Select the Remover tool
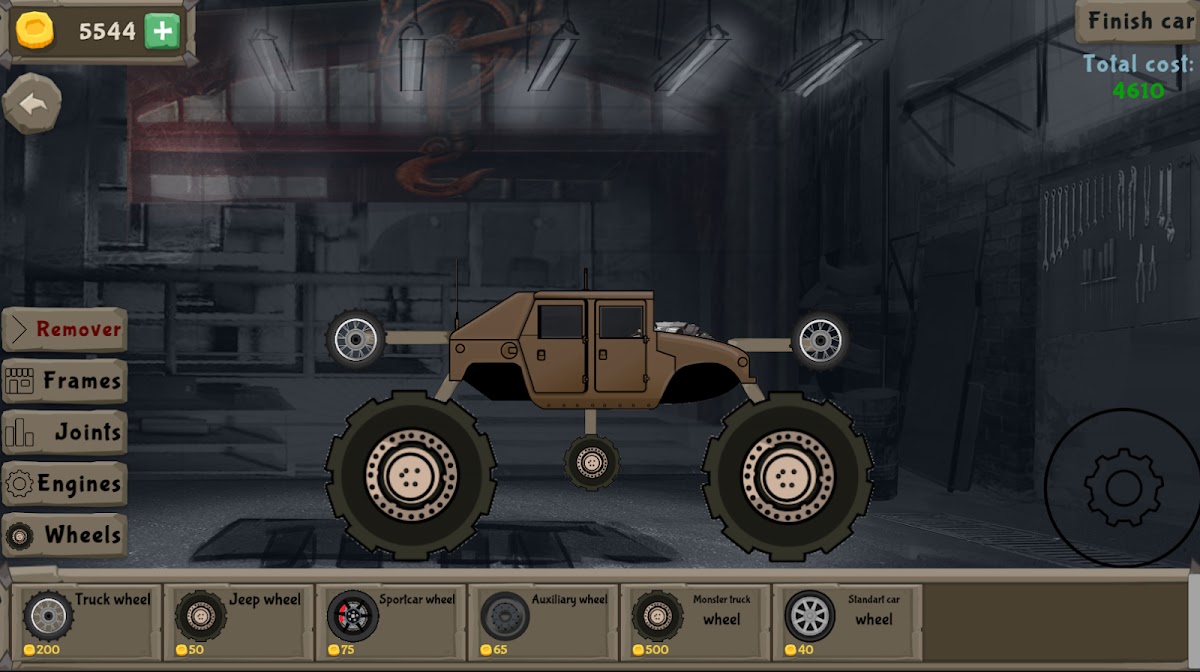The height and width of the screenshot is (672, 1200). [65, 329]
